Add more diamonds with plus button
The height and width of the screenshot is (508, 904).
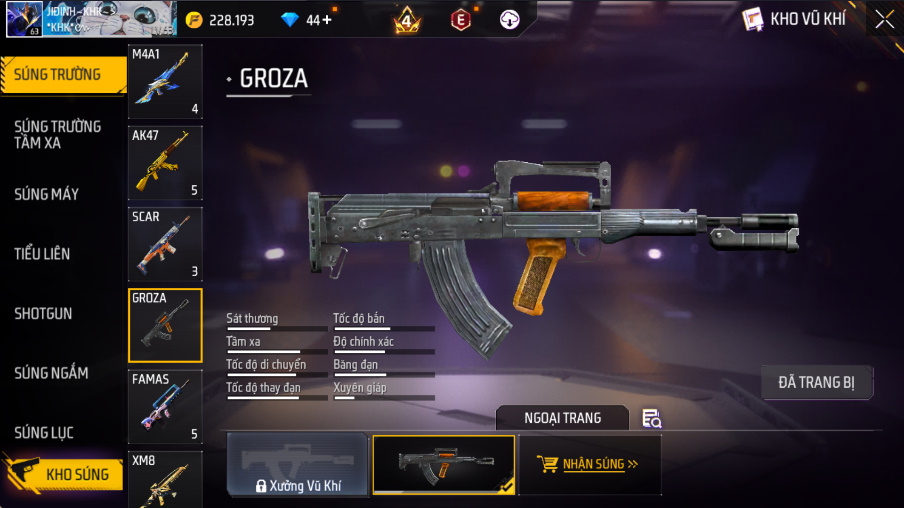coord(326,20)
